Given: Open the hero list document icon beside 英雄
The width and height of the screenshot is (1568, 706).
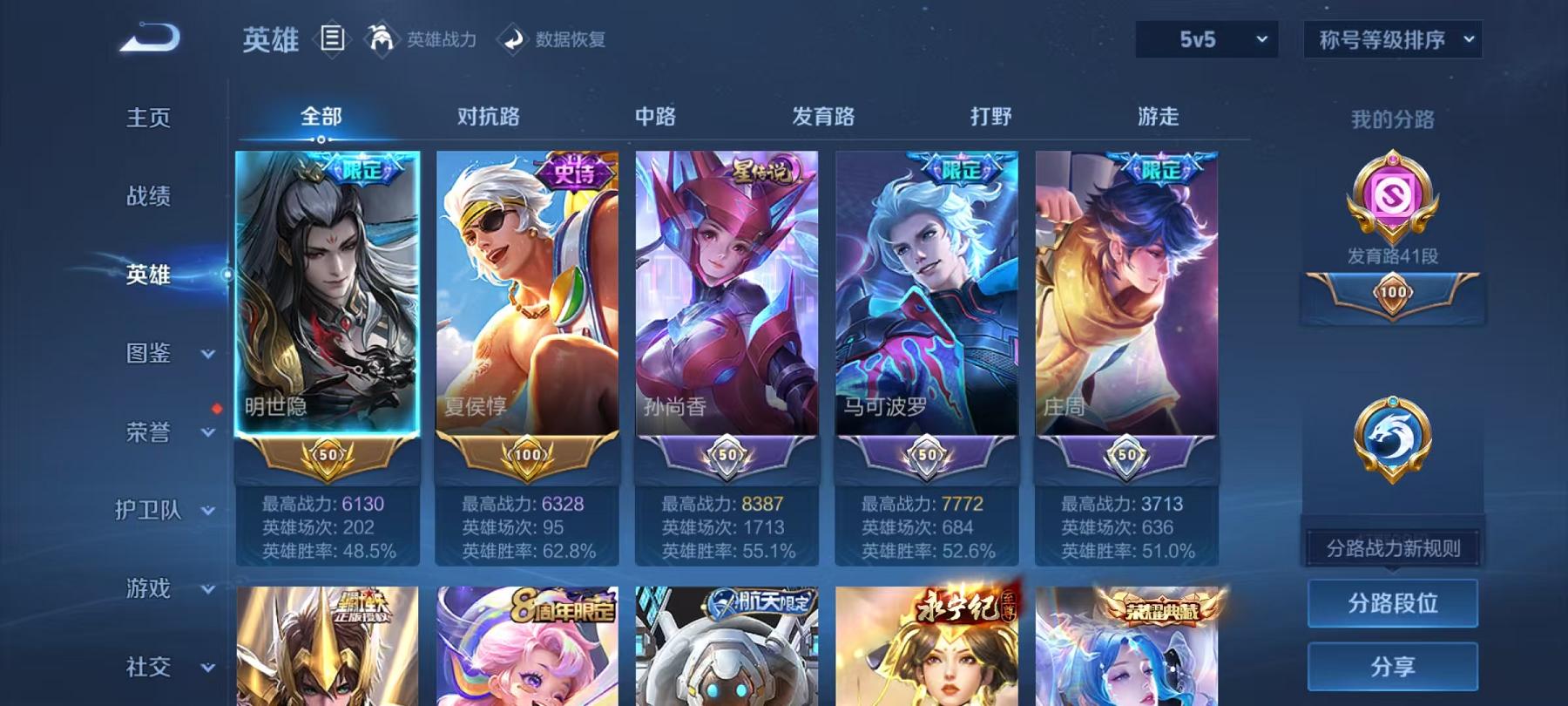Looking at the screenshot, I should (334, 38).
